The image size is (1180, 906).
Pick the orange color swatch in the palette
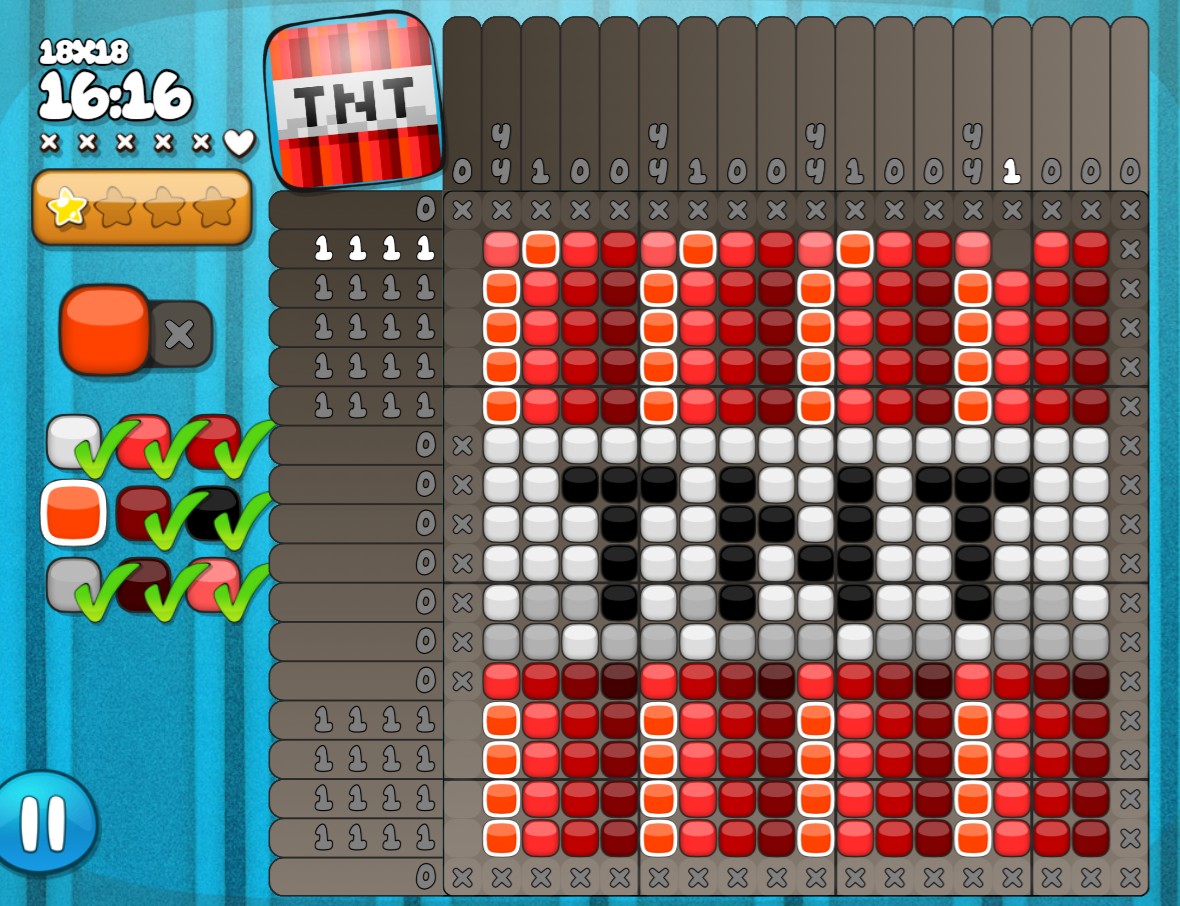tap(74, 512)
